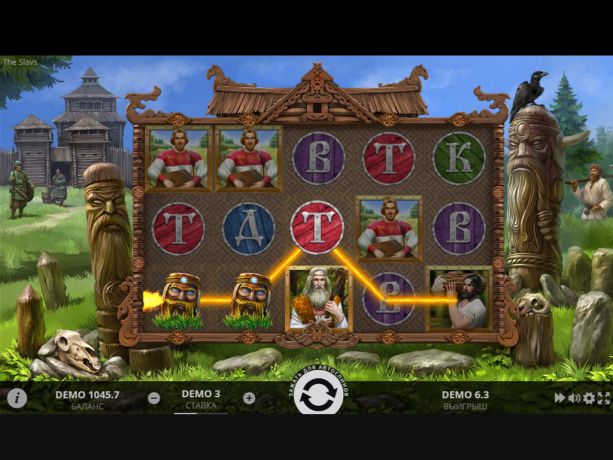Switch to fullscreen mode

pos(603,398)
